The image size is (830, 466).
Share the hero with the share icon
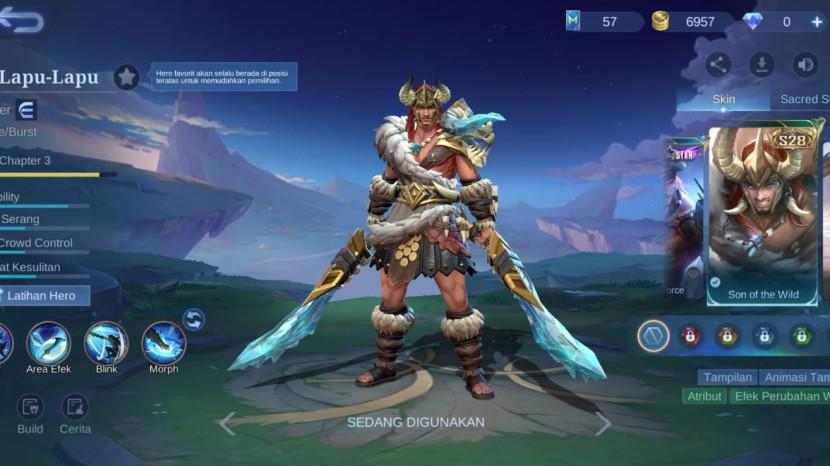(x=718, y=65)
